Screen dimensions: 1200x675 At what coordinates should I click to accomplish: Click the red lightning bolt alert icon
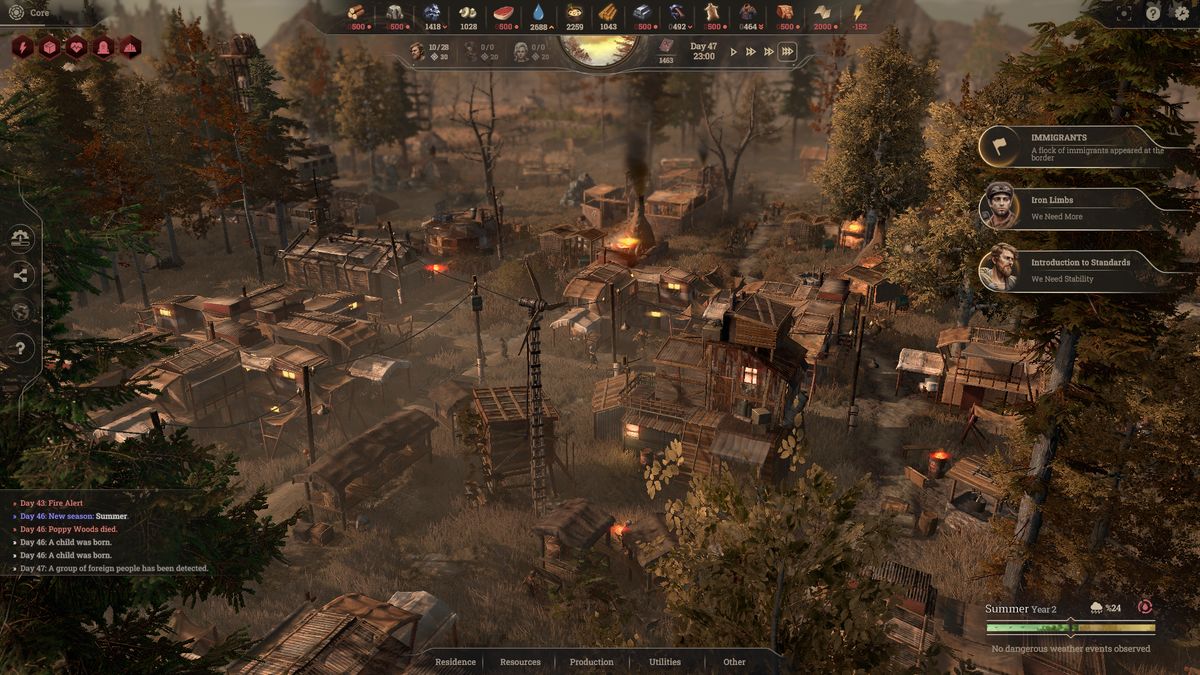(x=23, y=47)
